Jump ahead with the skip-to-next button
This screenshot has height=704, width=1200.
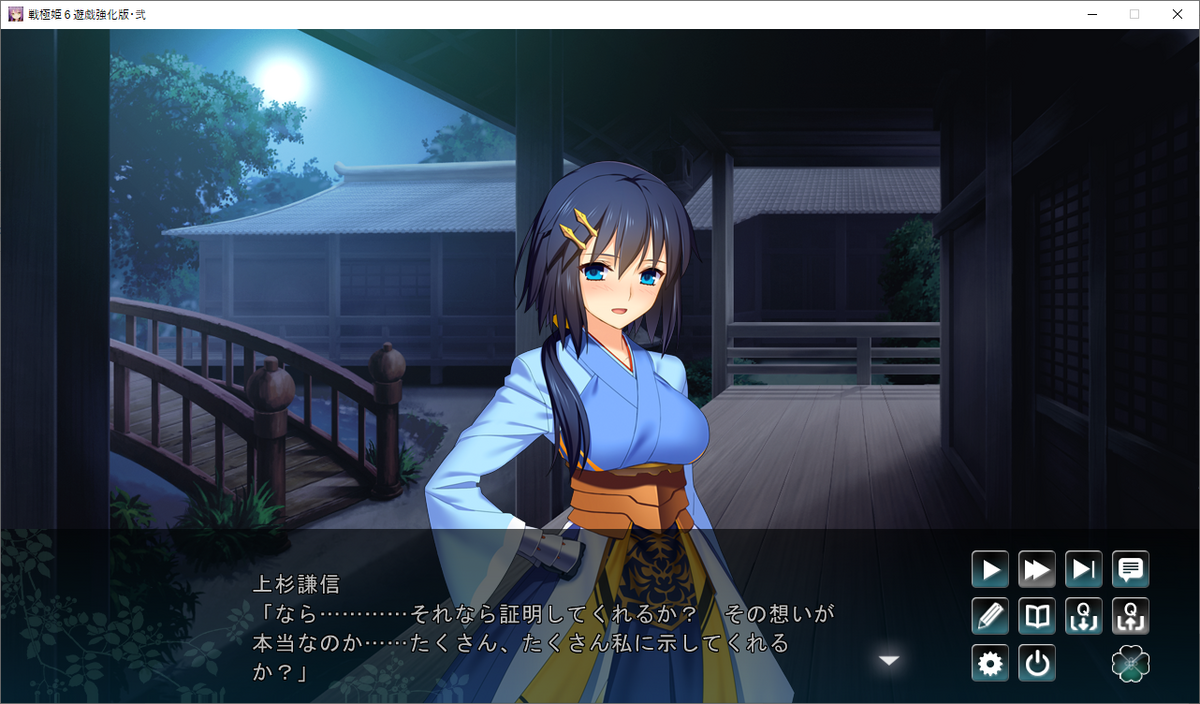point(1084,570)
